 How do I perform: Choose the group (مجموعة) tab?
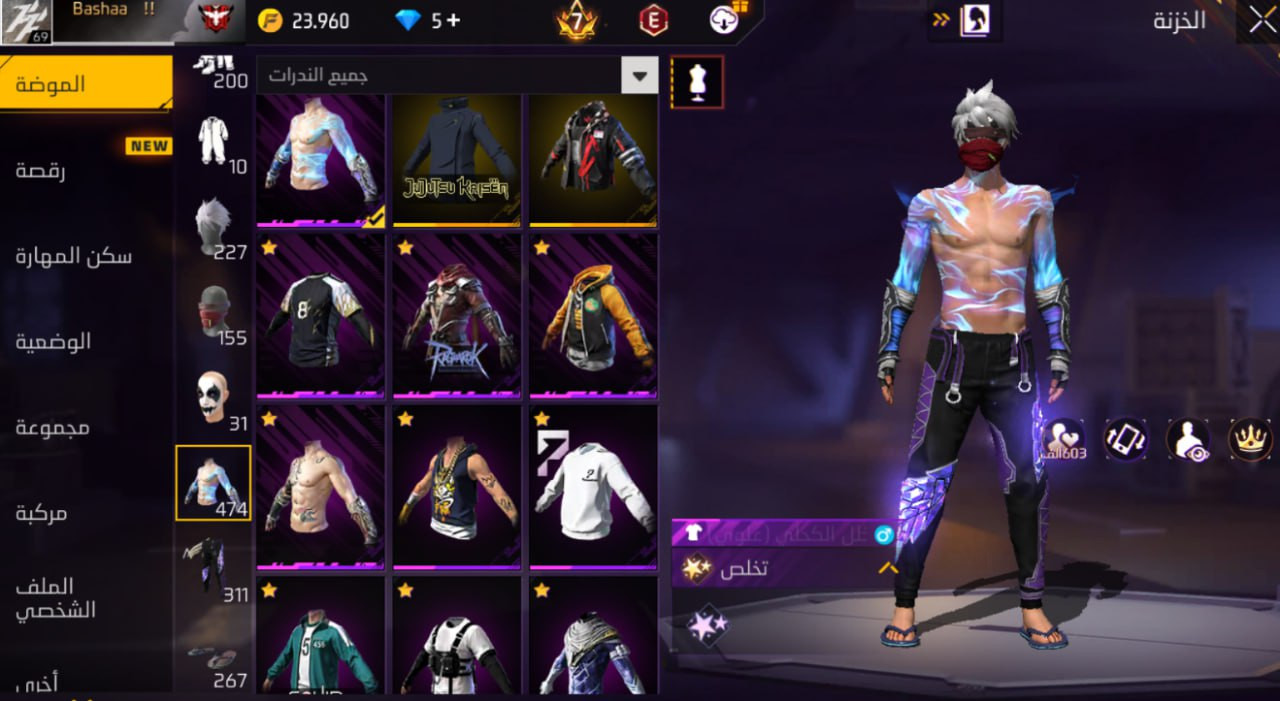52,427
